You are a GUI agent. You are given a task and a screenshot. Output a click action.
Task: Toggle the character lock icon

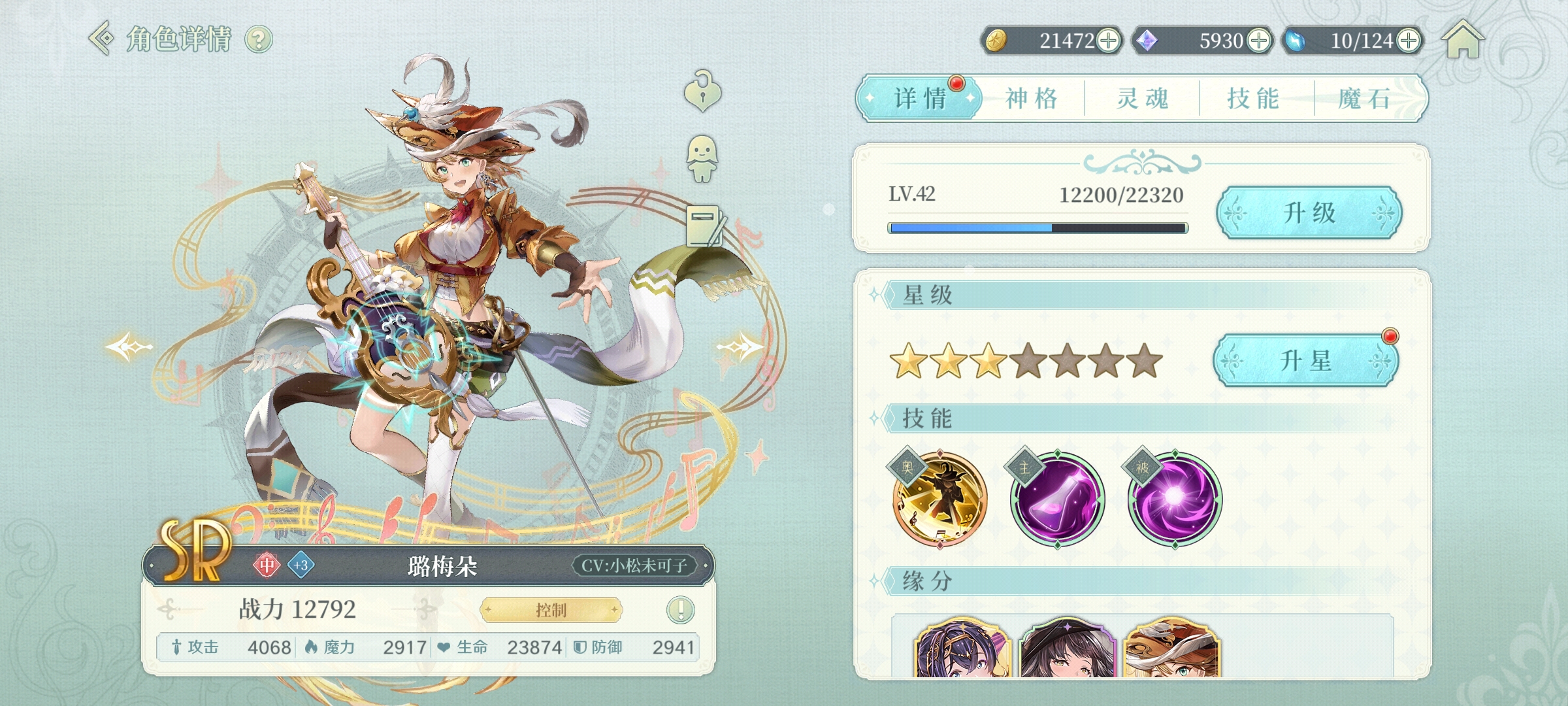tap(702, 92)
